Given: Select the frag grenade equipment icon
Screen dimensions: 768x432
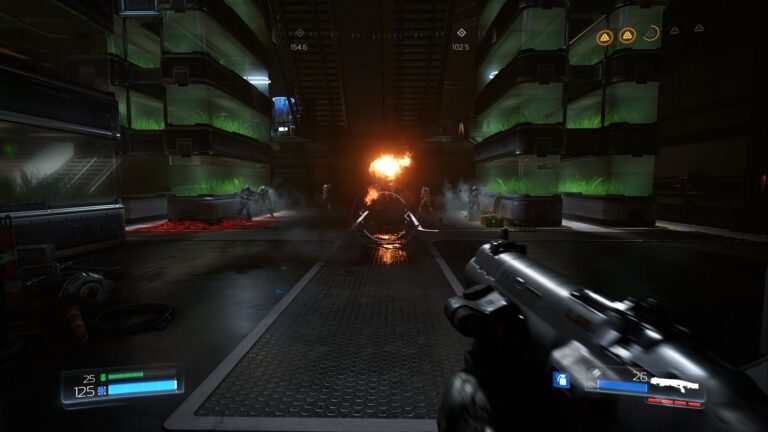Looking at the screenshot, I should (561, 380).
